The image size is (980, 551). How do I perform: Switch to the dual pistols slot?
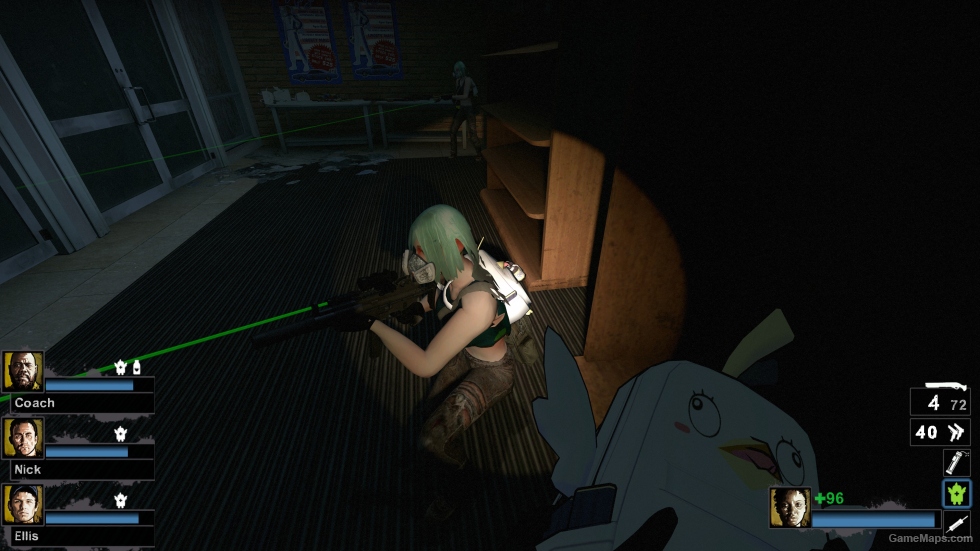[940, 432]
